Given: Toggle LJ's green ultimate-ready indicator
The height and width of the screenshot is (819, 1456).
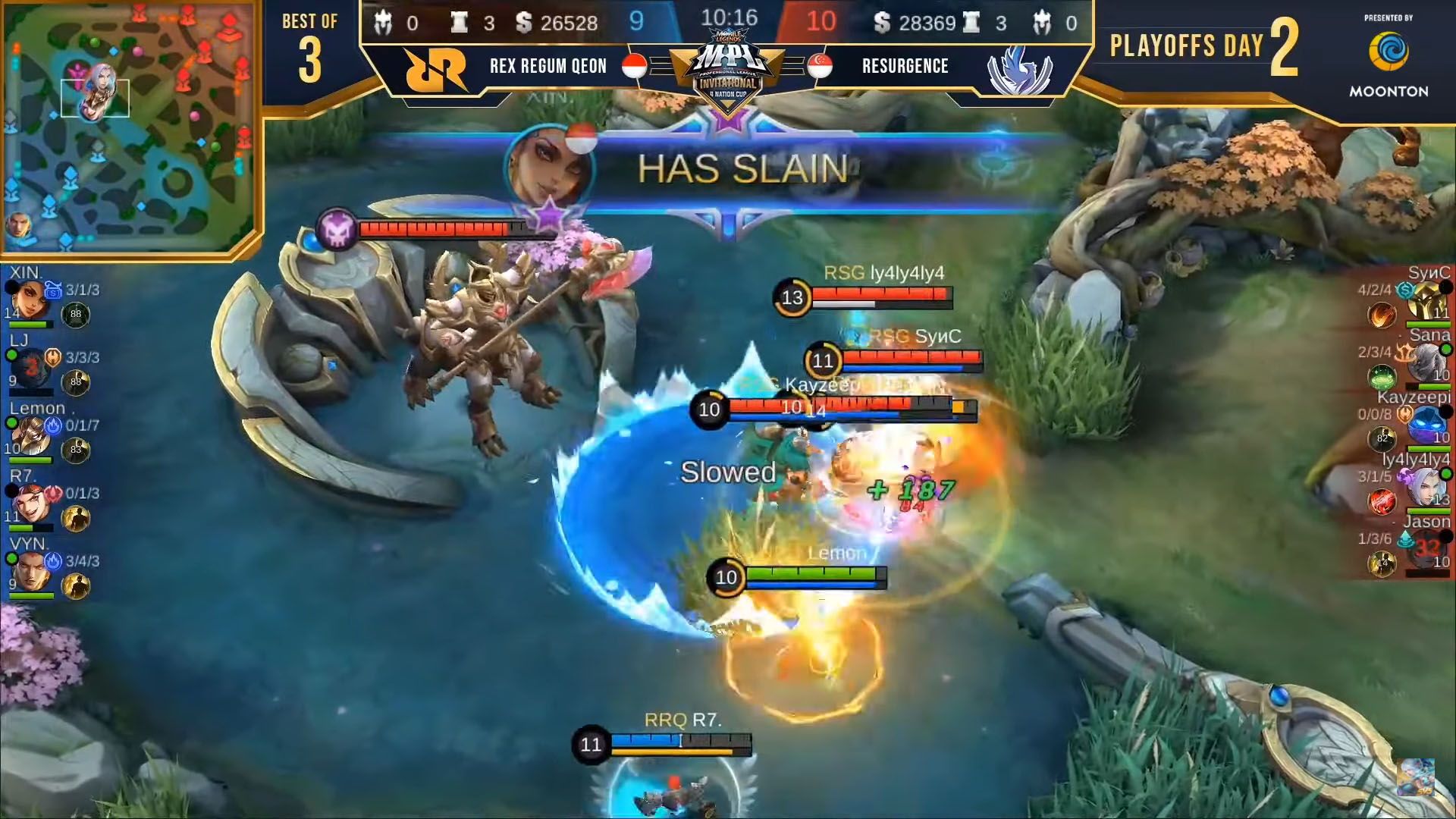Looking at the screenshot, I should (12, 356).
